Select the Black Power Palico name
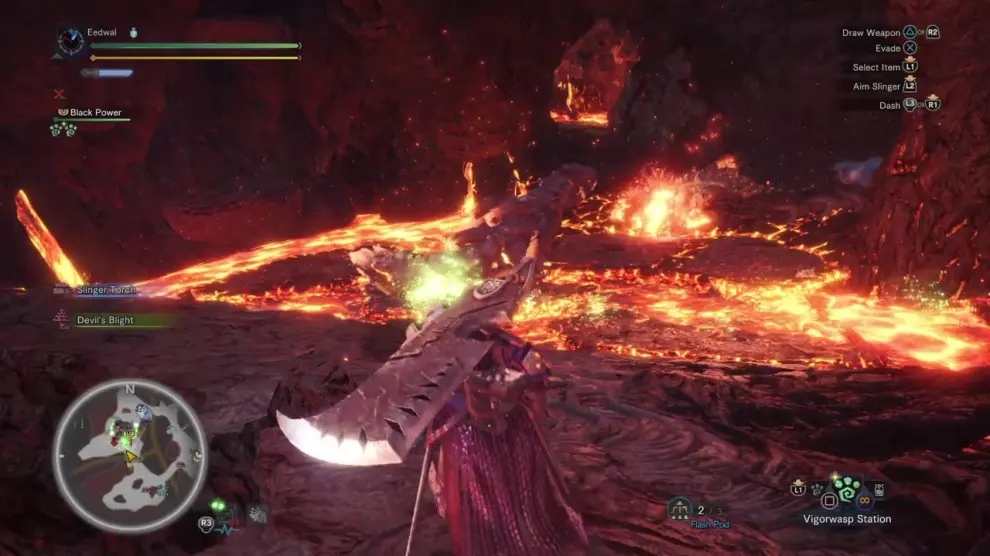990x556 pixels. click(95, 113)
